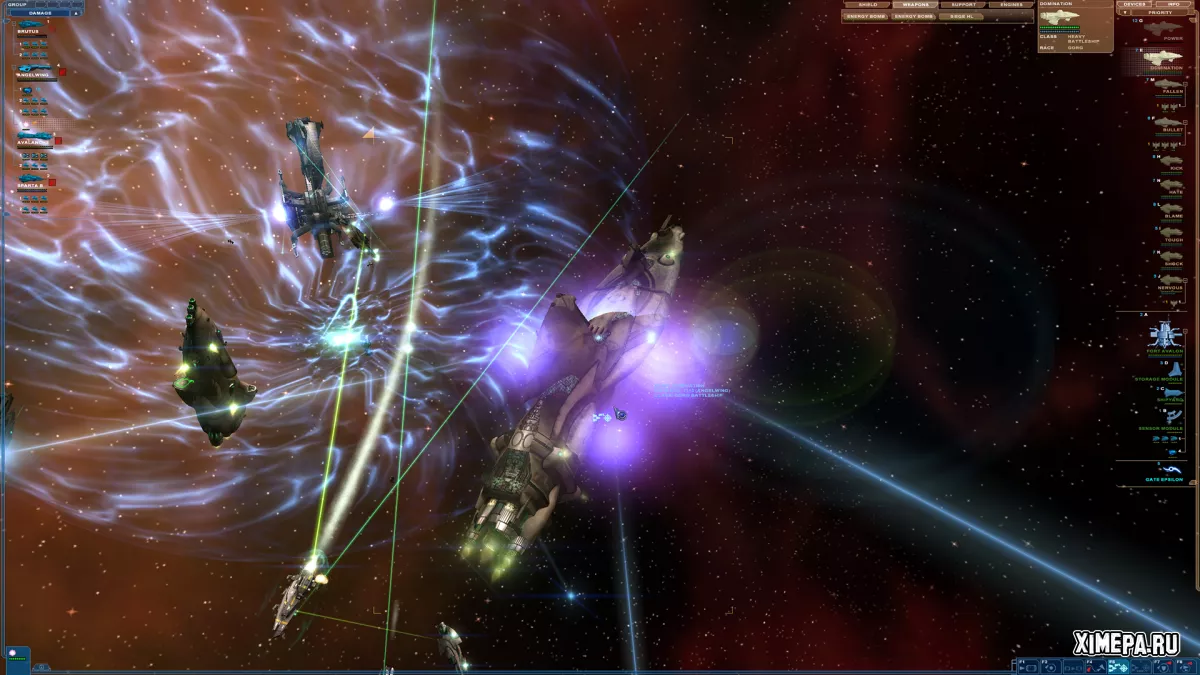
Task: Open the Damage group dropdown
Action: pyautogui.click(x=42, y=13)
